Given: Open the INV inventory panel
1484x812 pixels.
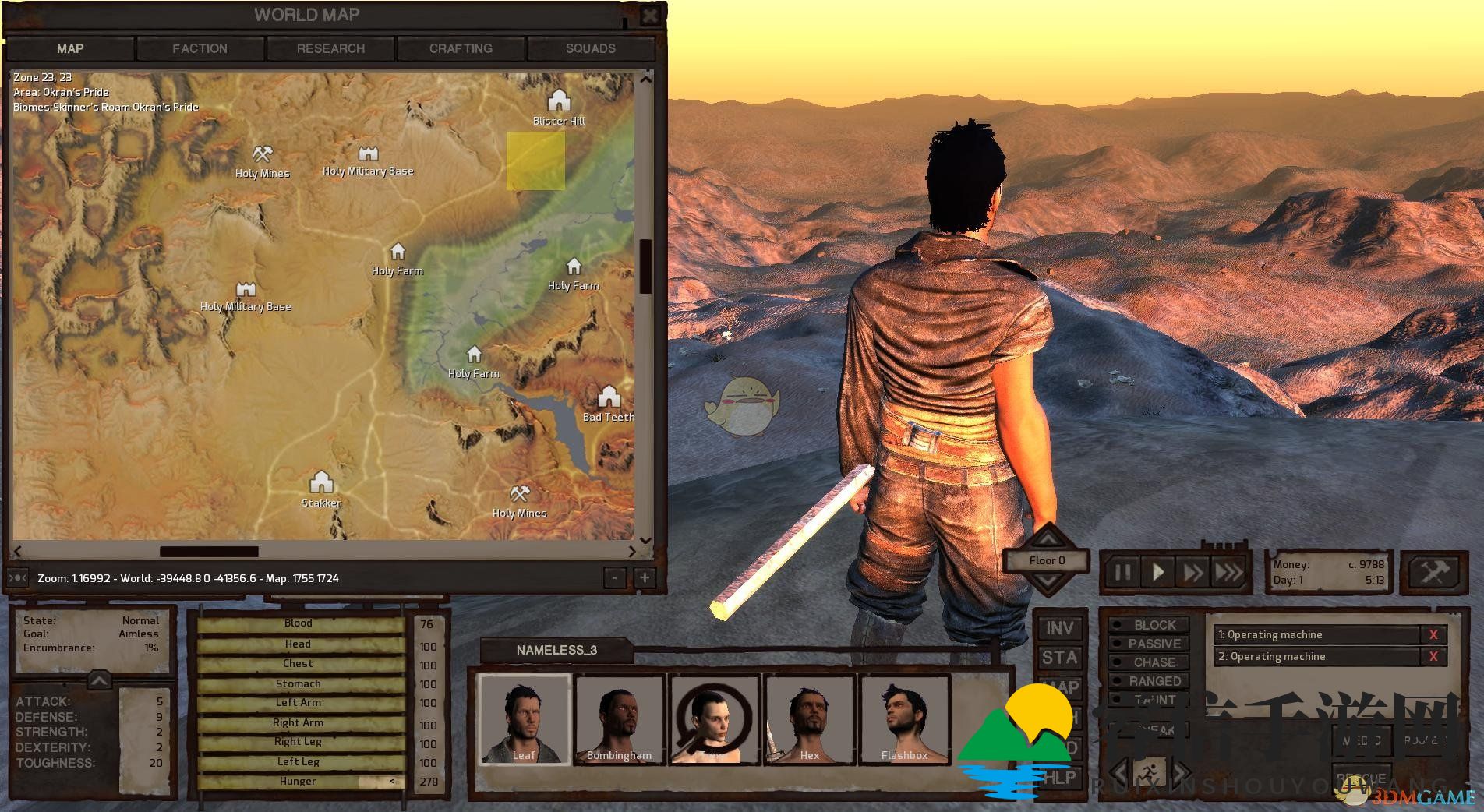Looking at the screenshot, I should coord(1059,628).
